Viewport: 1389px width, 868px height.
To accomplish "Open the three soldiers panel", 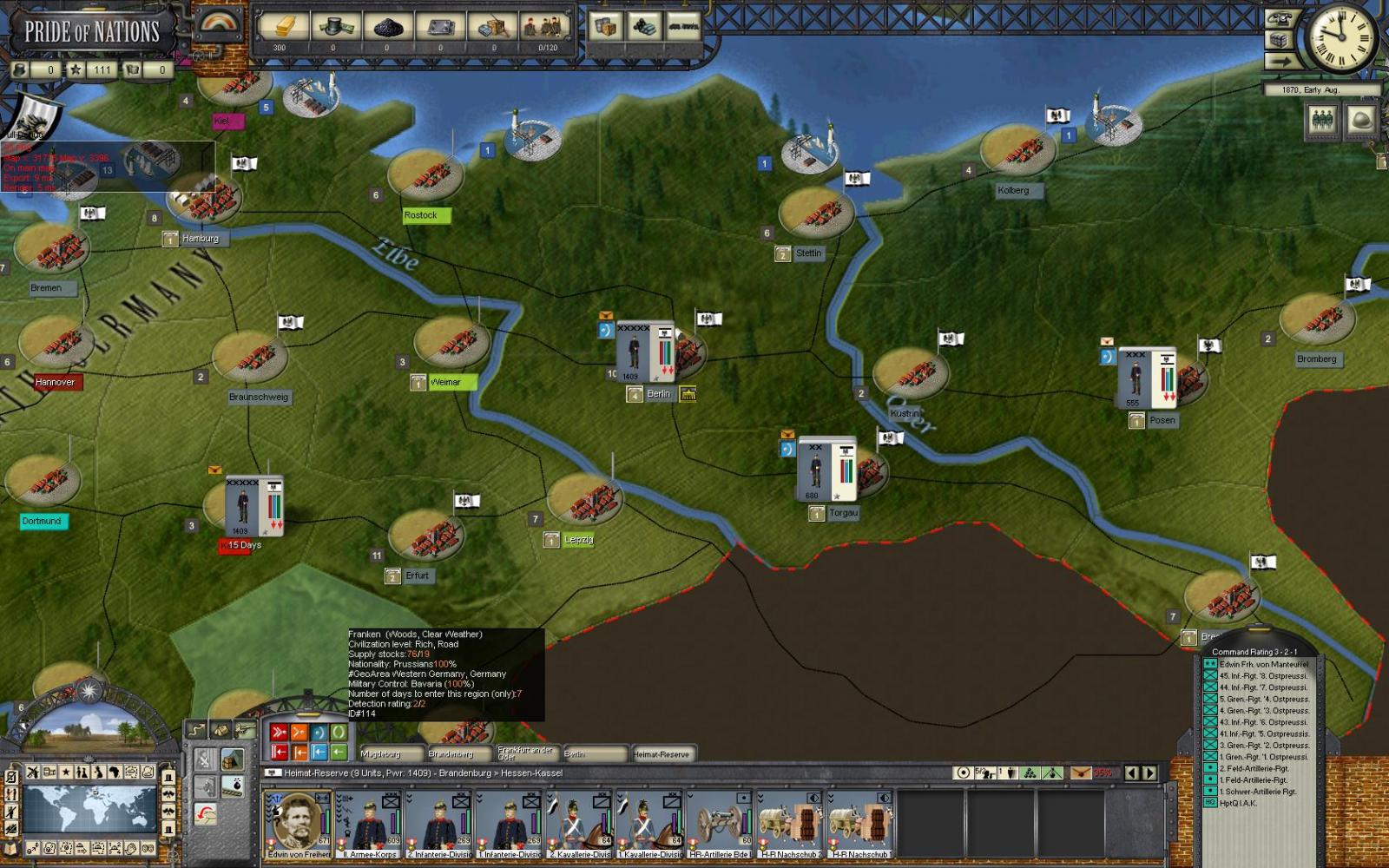I will click(1321, 121).
